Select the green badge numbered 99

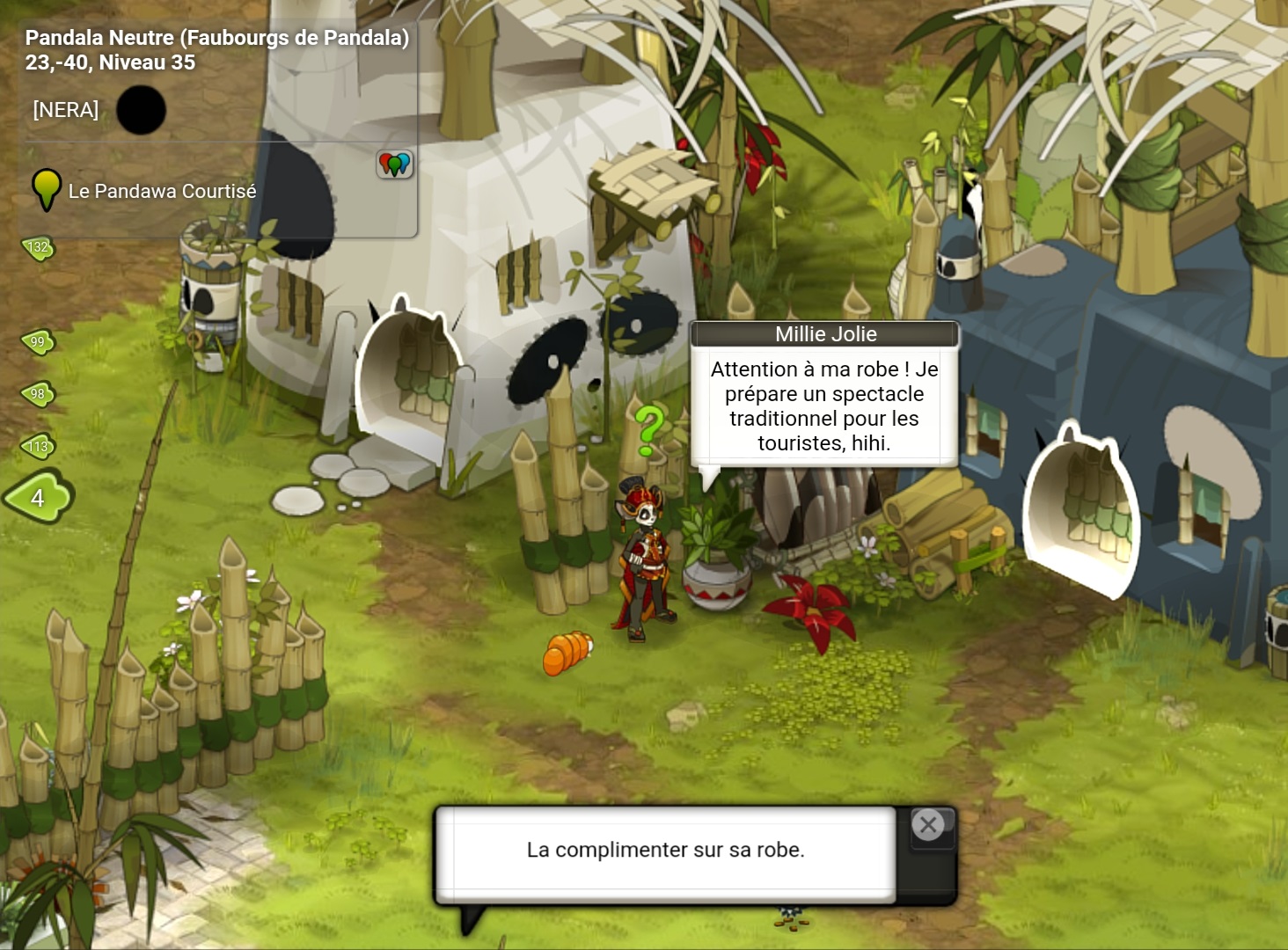38,342
